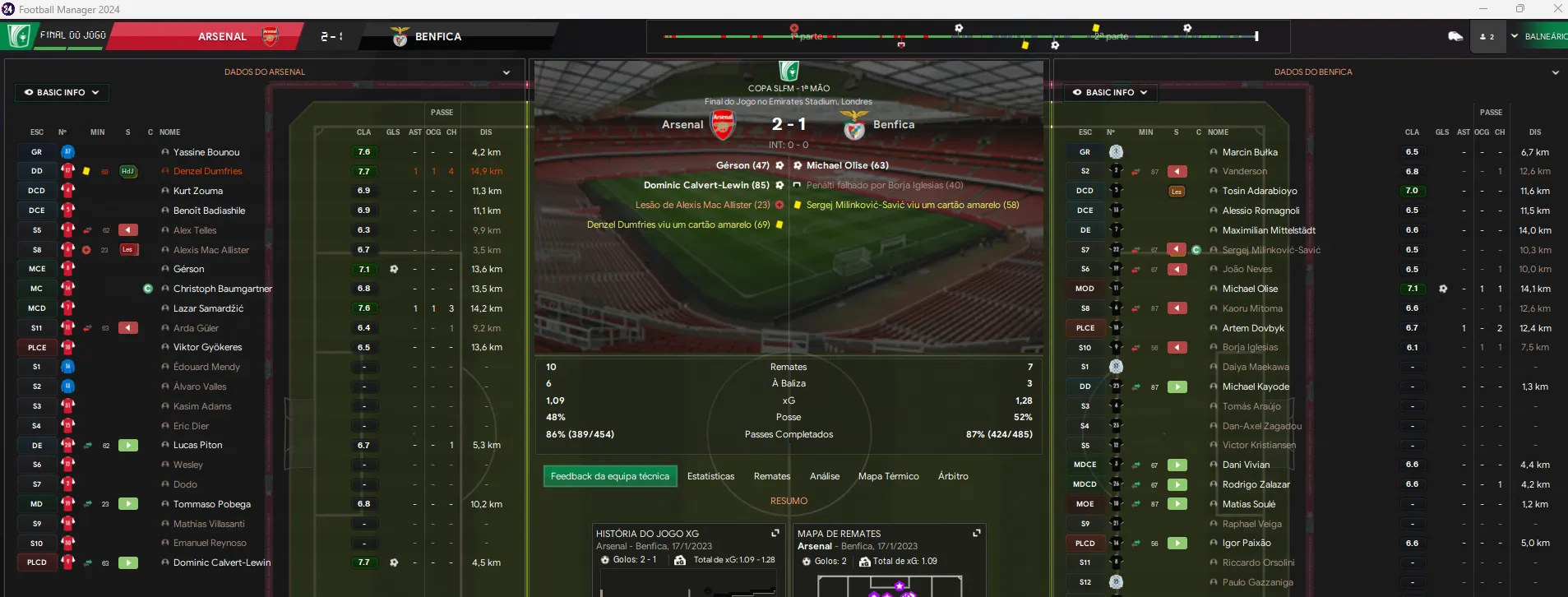Image resolution: width=1568 pixels, height=597 pixels.
Task: Open the Análise tab
Action: pyautogui.click(x=824, y=476)
